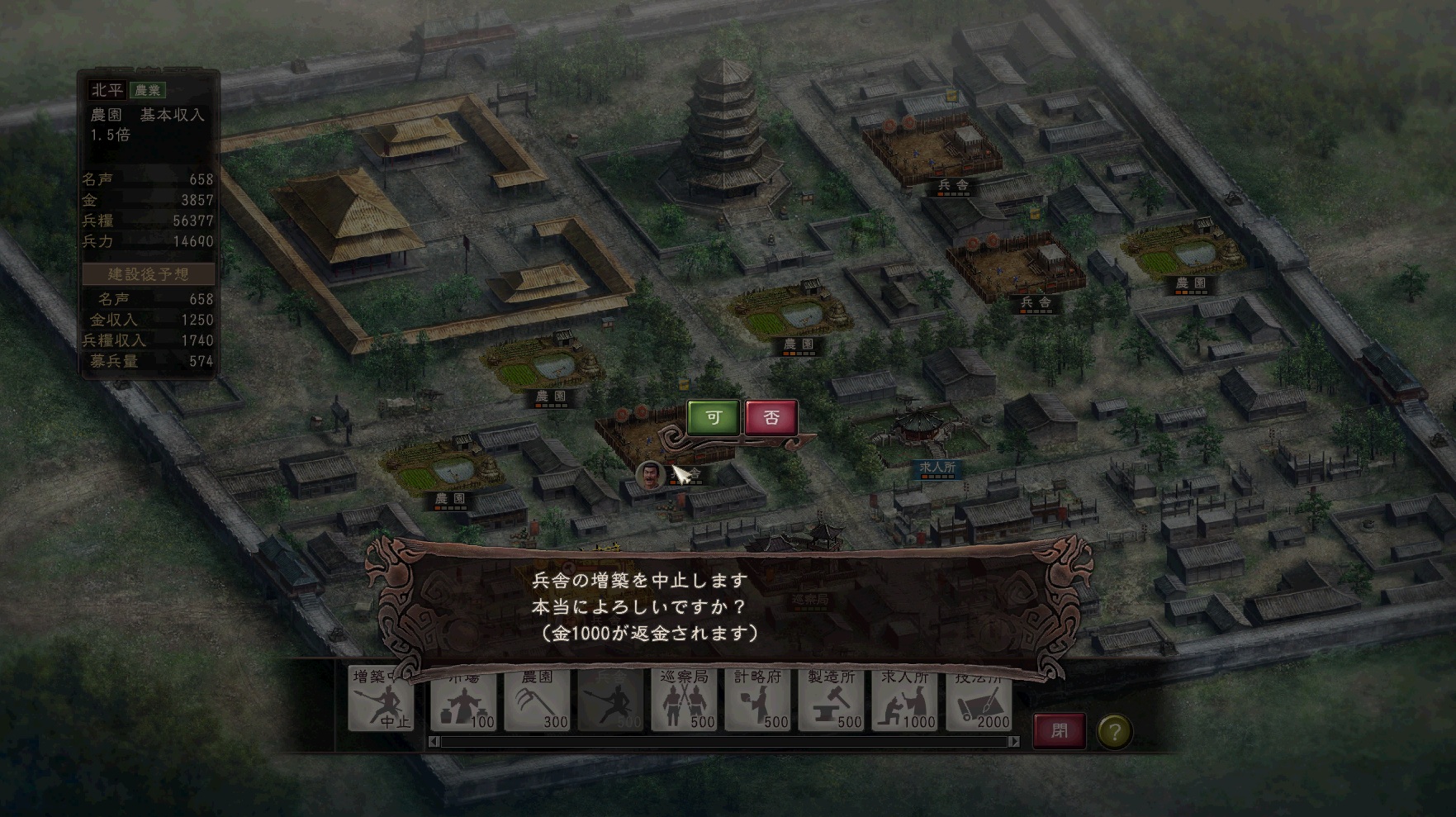
Task: Click the building list's left scroll arrow
Action: click(x=434, y=742)
